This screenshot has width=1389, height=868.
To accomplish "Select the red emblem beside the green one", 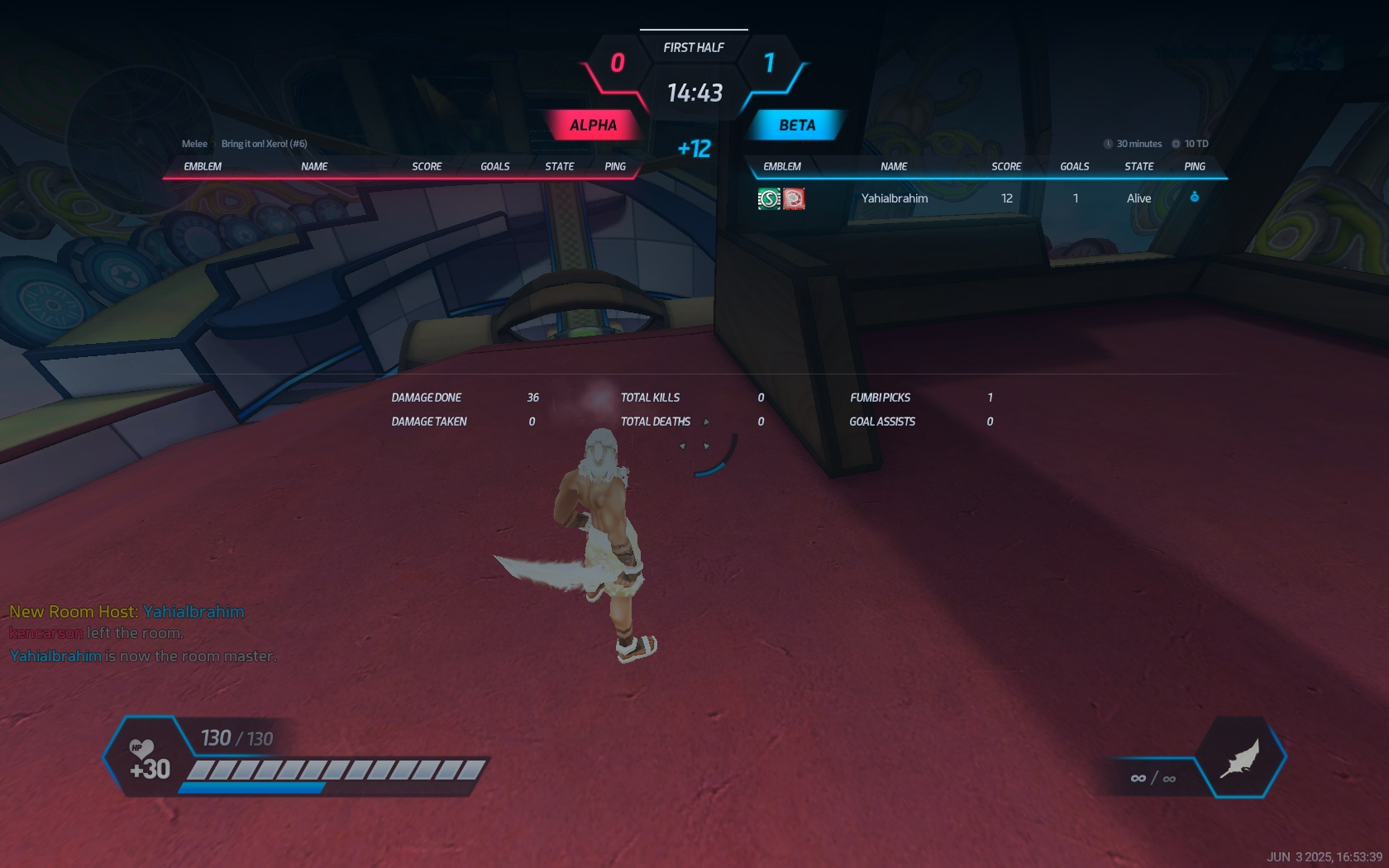I will click(x=794, y=198).
